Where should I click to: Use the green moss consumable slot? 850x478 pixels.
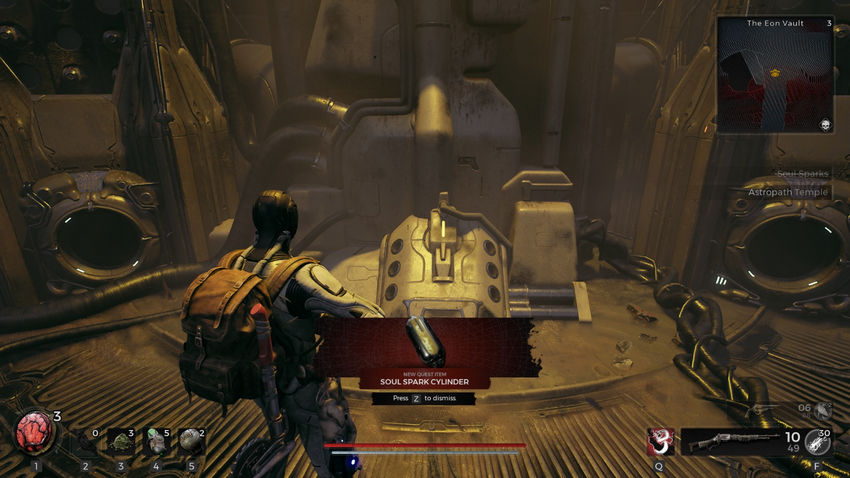(x=122, y=440)
